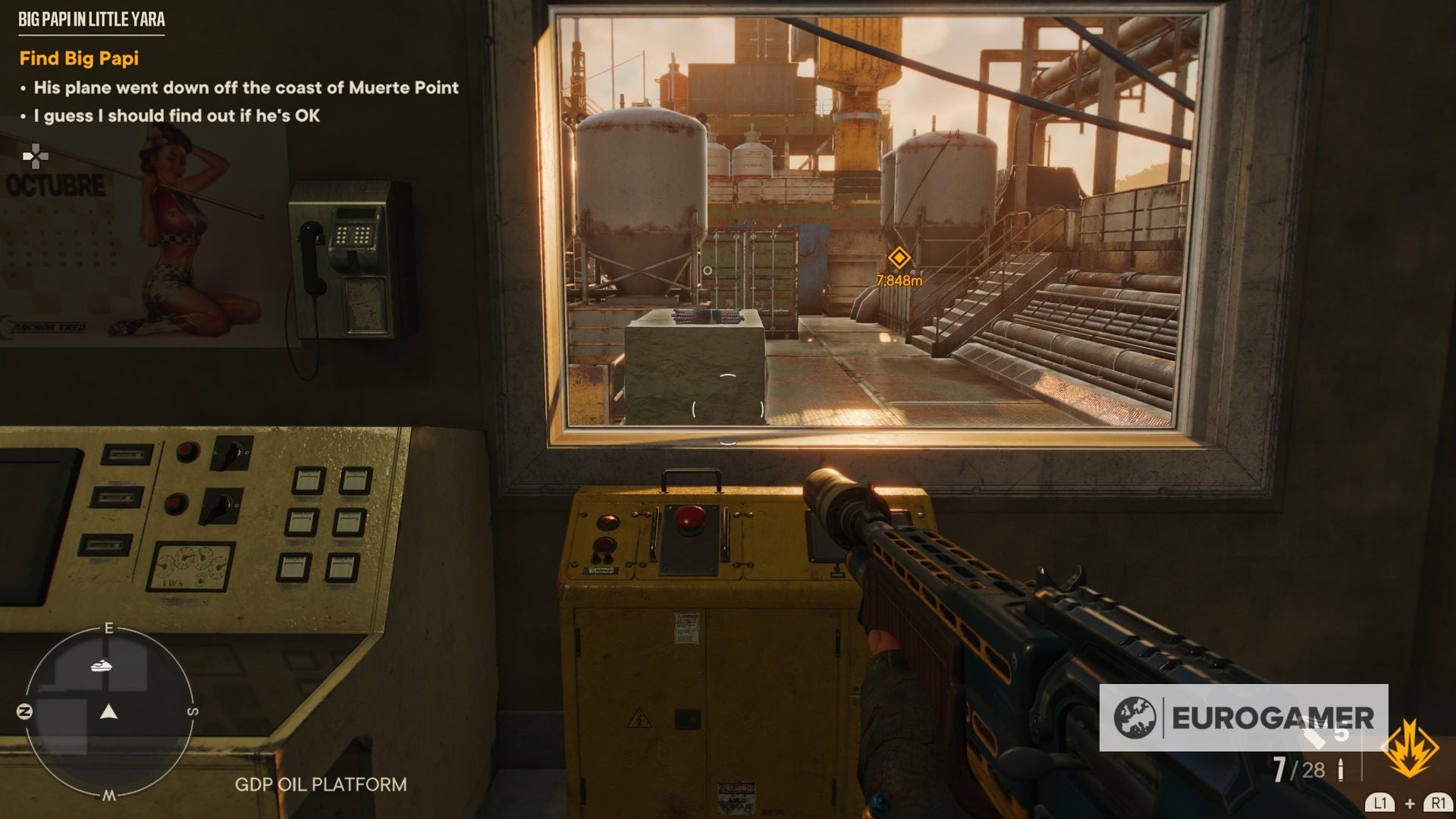Click the Muerte Point objective line
Image resolution: width=1456 pixels, height=819 pixels.
click(x=246, y=88)
